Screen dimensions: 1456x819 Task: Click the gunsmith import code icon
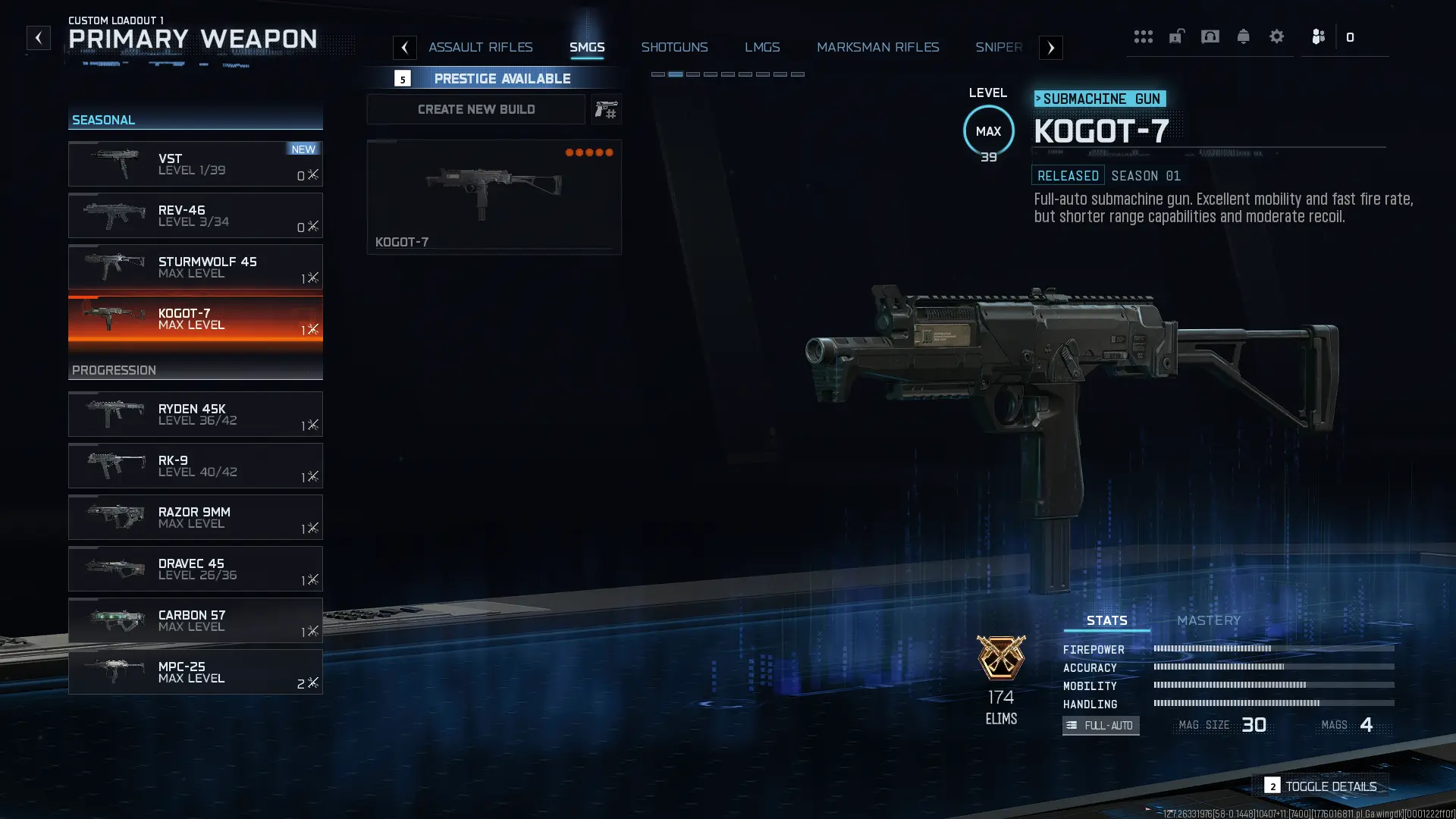pos(606,110)
